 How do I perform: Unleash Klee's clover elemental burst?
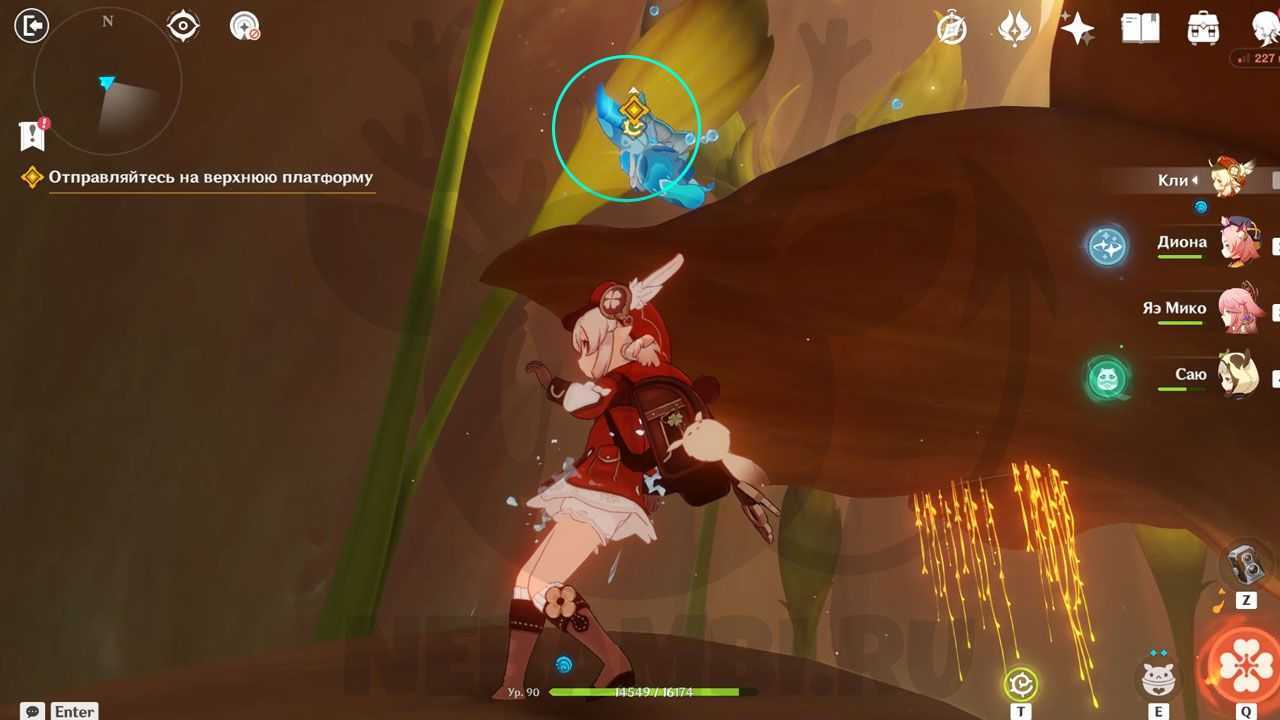pos(1246,665)
